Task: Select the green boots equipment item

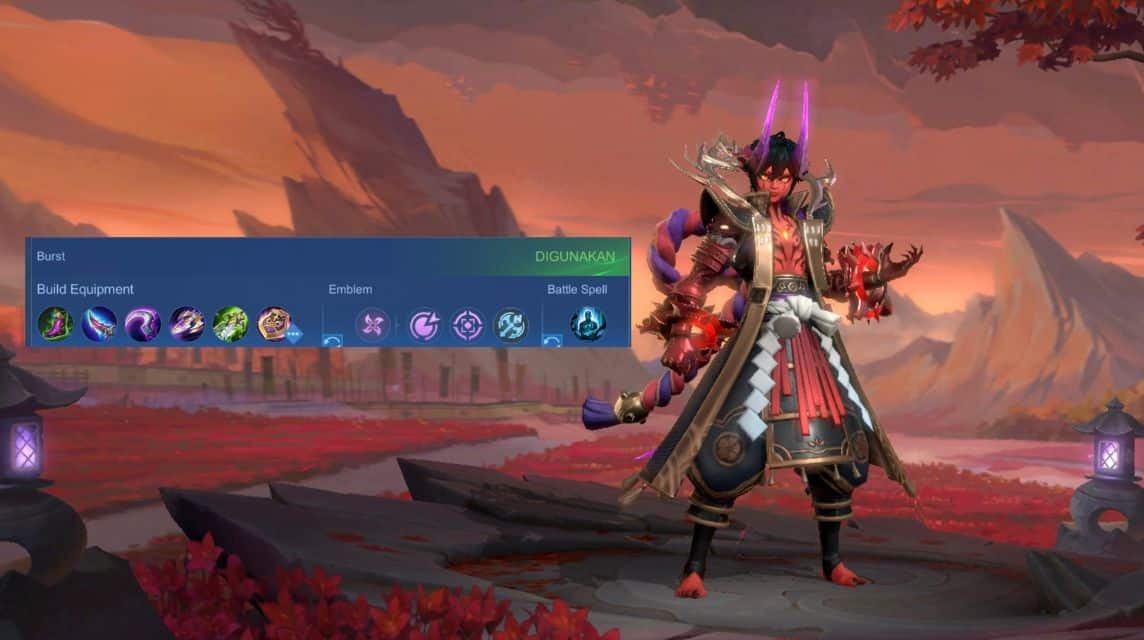Action: 55,324
